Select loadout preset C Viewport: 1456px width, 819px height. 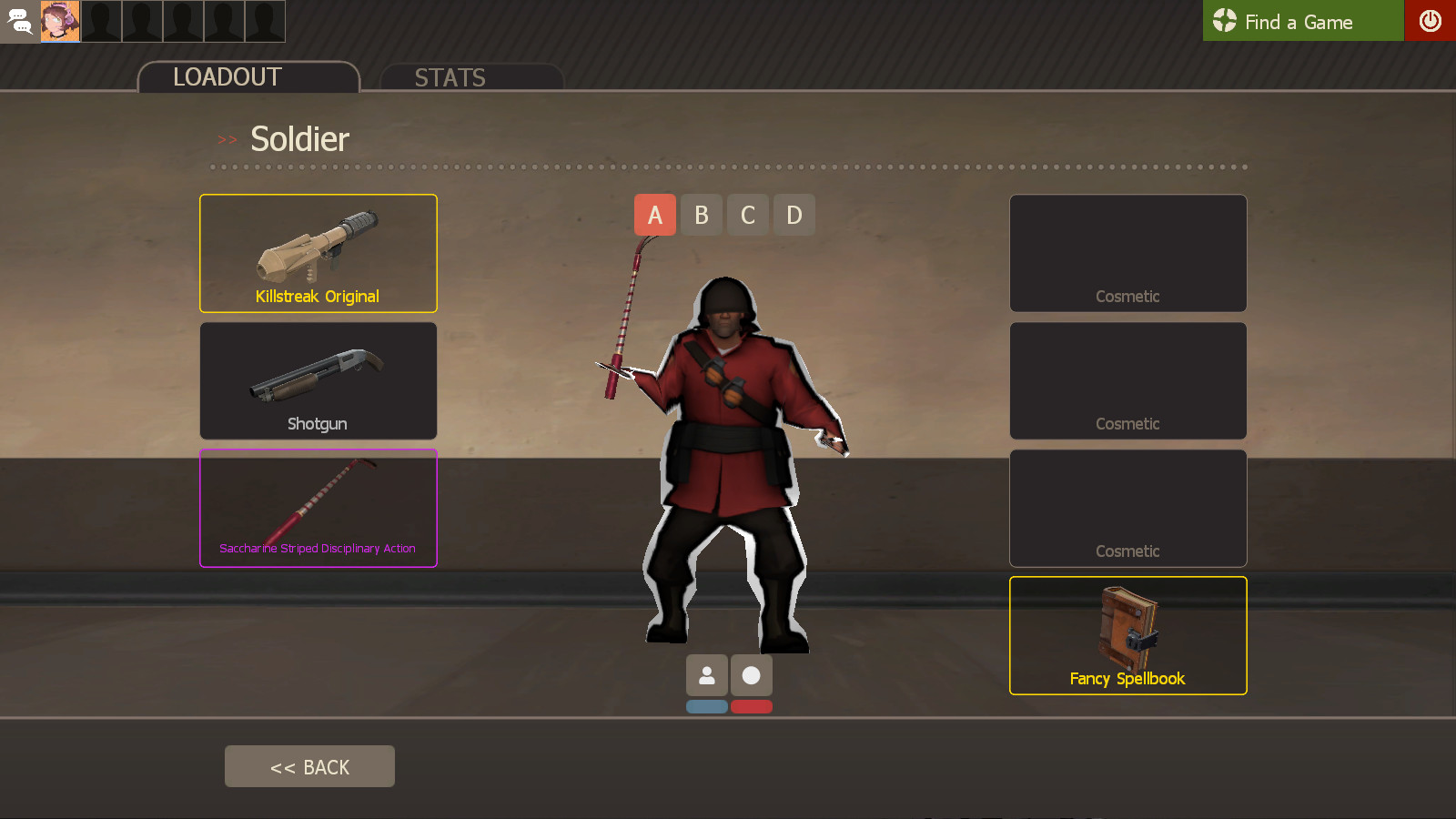747,215
